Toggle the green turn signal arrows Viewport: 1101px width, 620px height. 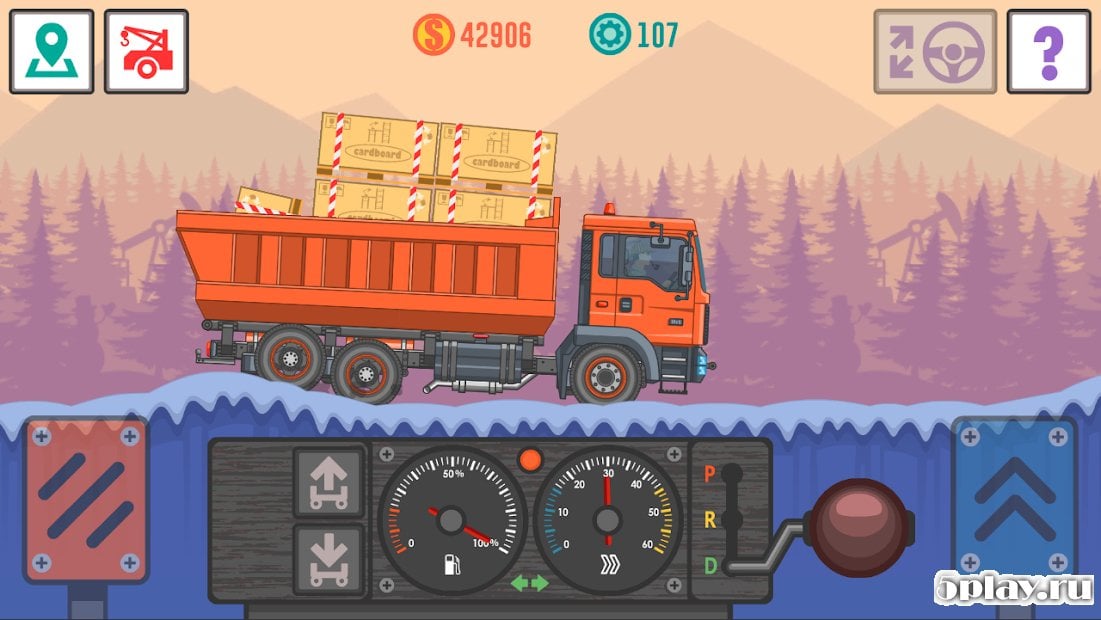pyautogui.click(x=529, y=582)
